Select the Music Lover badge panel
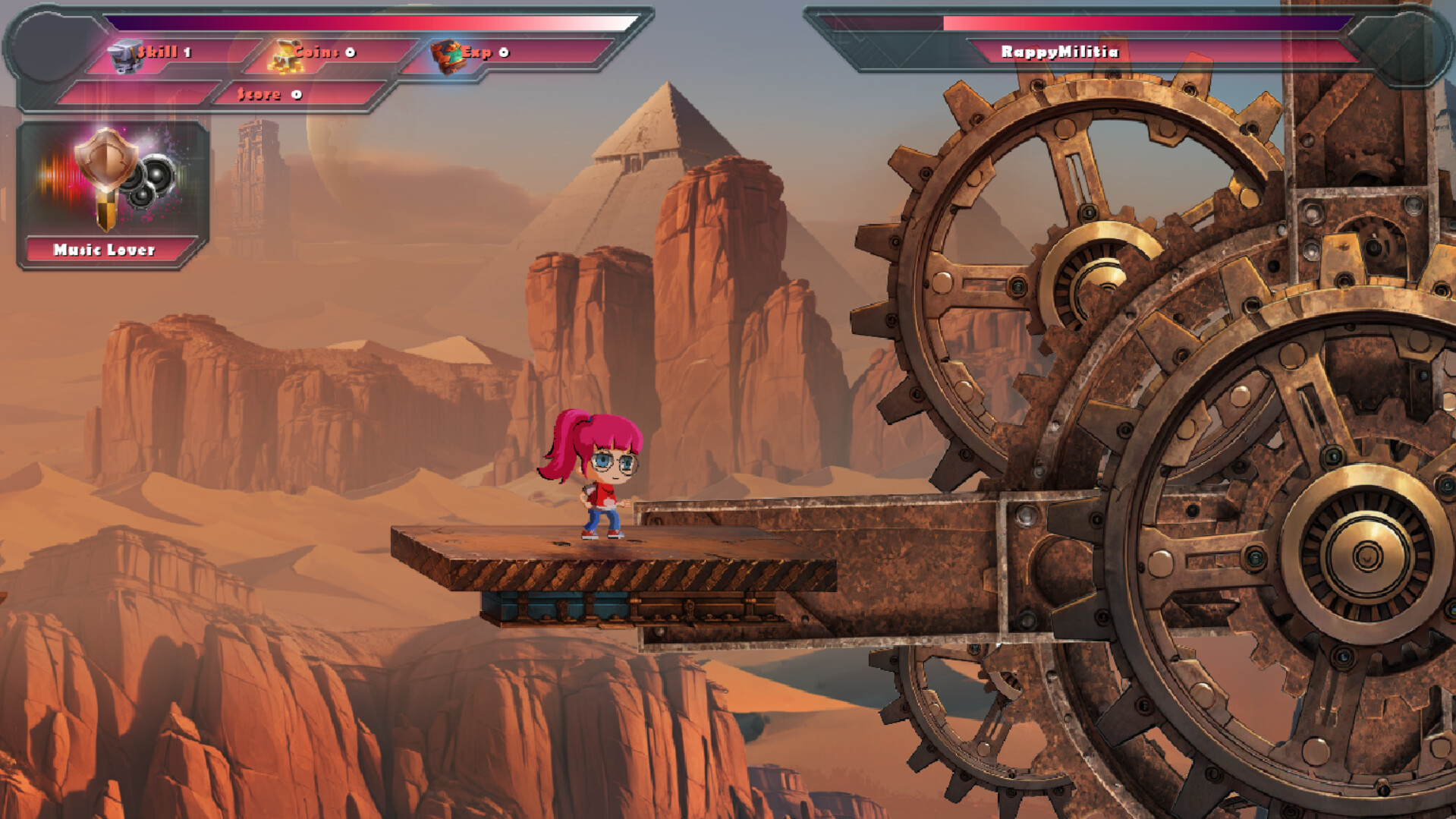This screenshot has width=1456, height=819. 112,194
